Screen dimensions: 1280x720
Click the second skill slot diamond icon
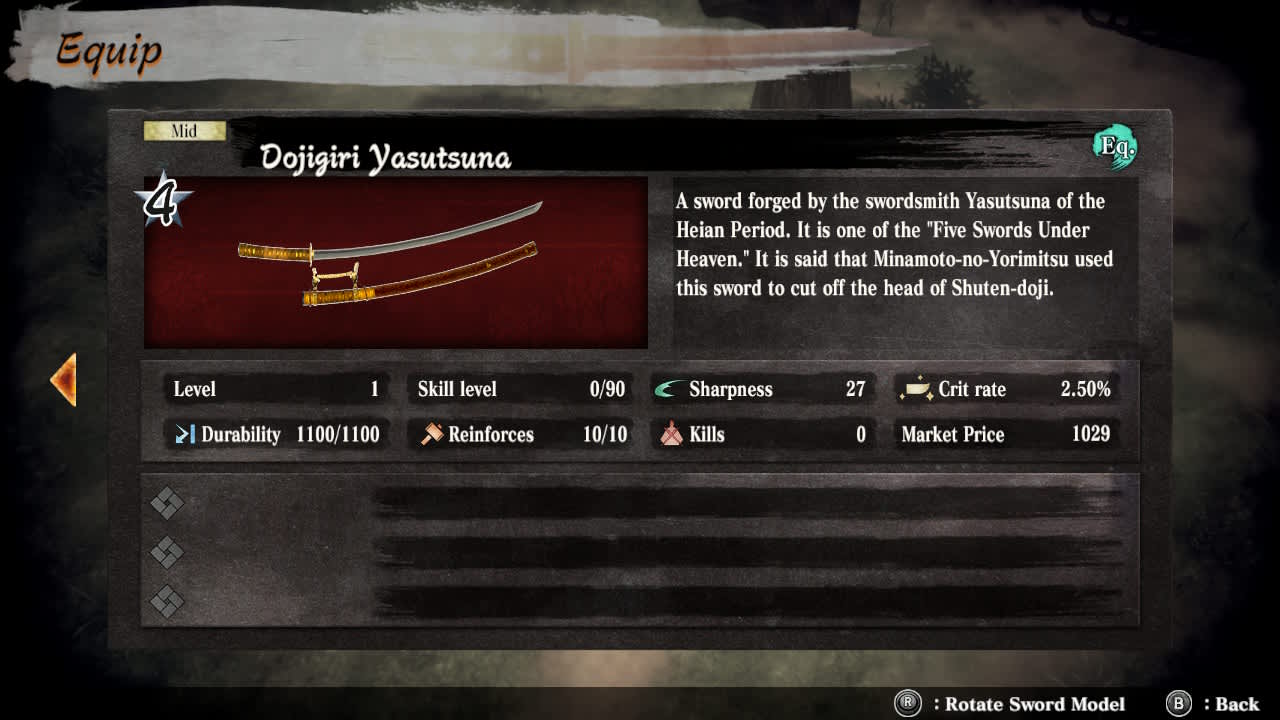point(166,551)
